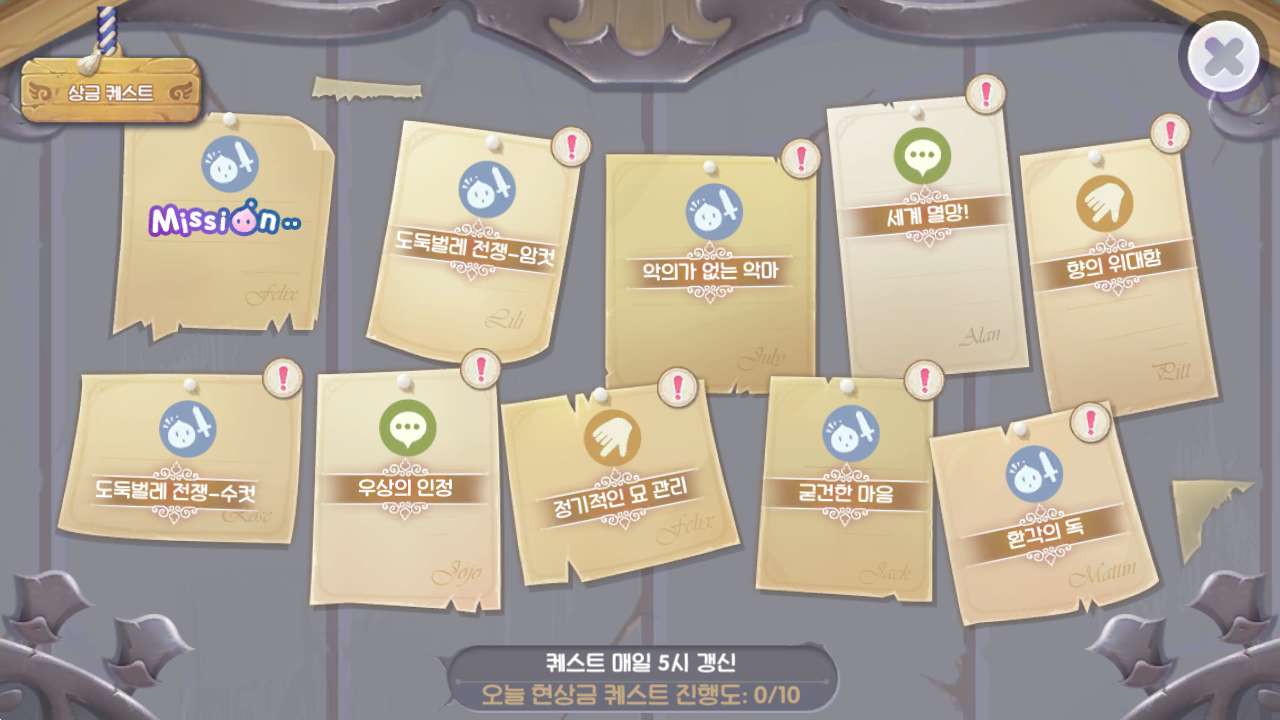The image size is (1280, 720).
Task: Choose the 악의가 없는 악마 quest note
Action: (711, 270)
